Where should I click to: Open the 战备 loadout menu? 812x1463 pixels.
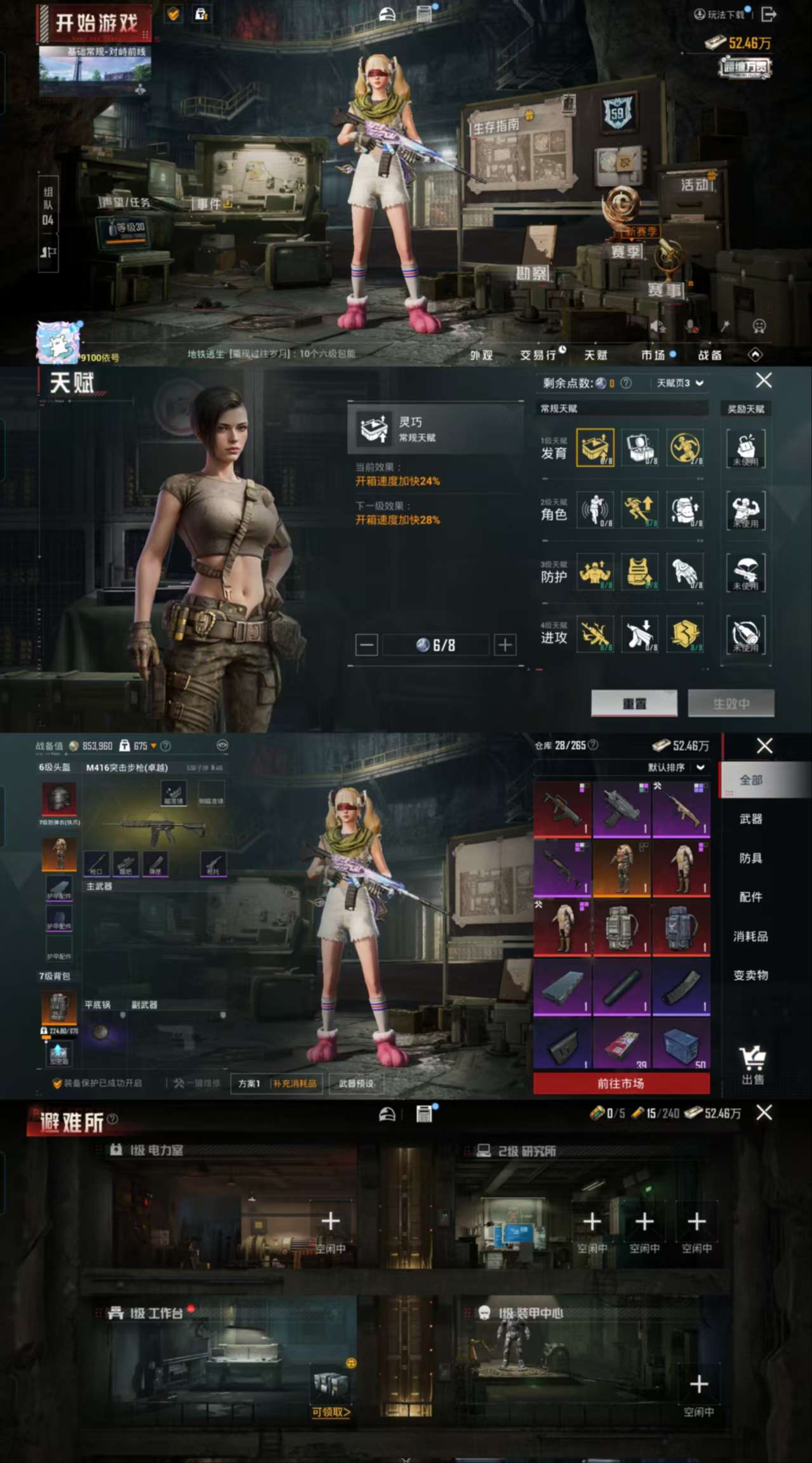(710, 355)
